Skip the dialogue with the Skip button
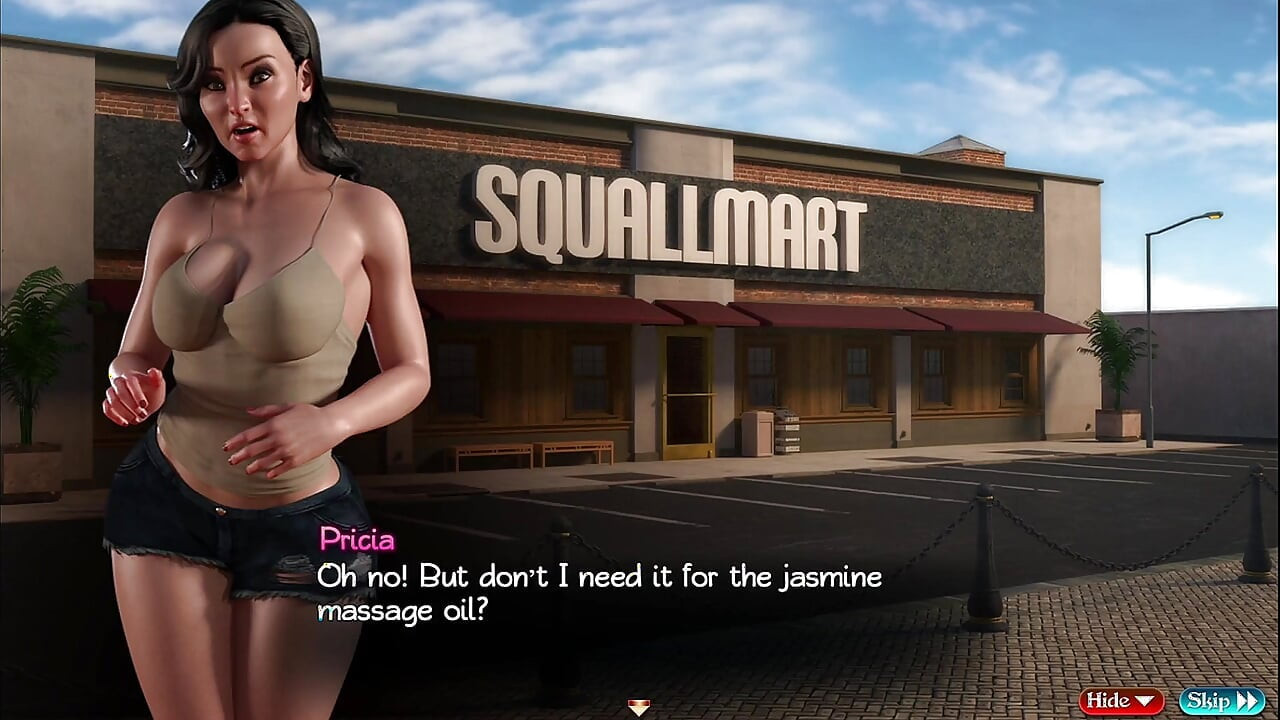1280x720 pixels. (x=1221, y=701)
